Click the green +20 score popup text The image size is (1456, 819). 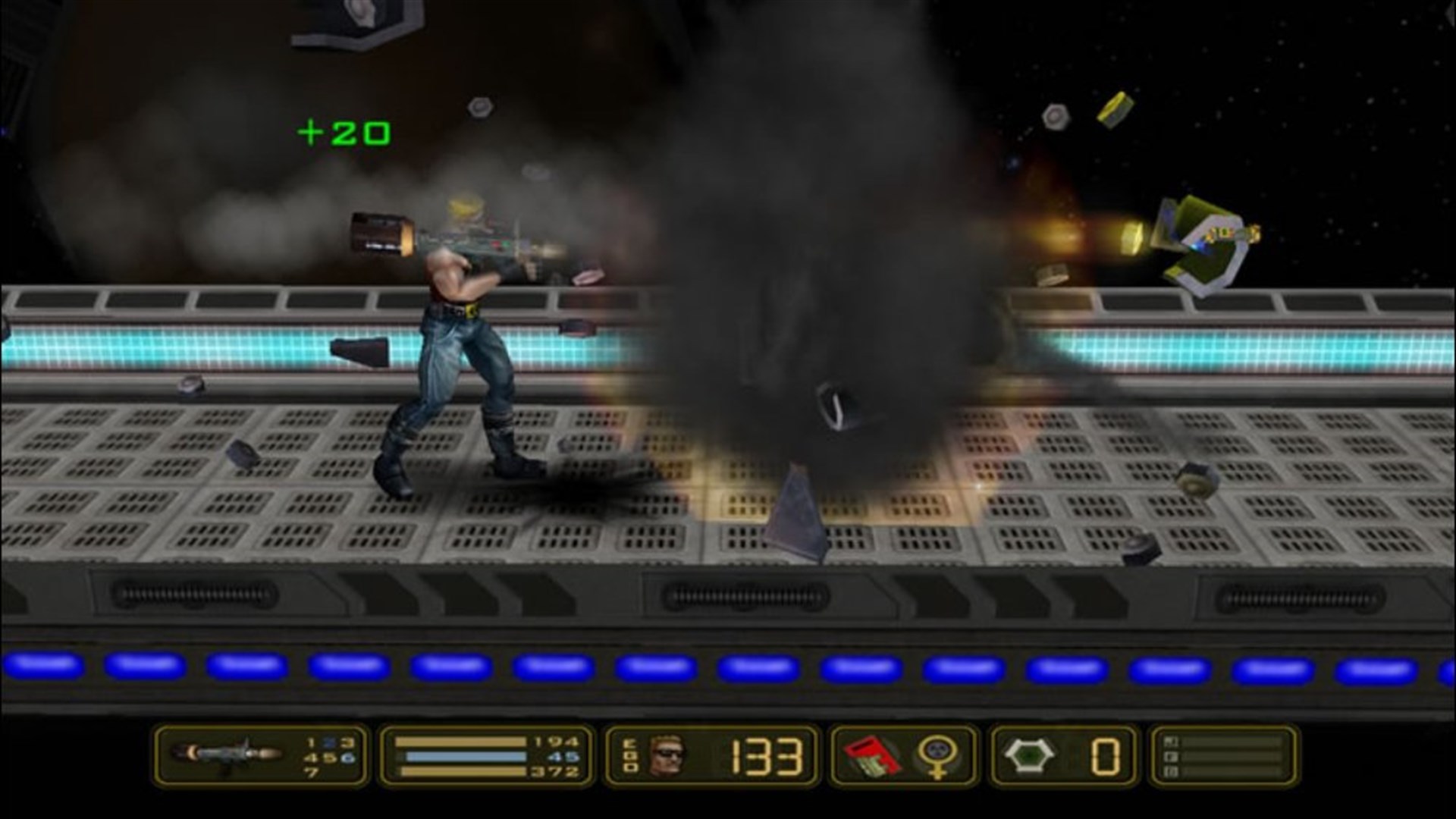point(345,131)
